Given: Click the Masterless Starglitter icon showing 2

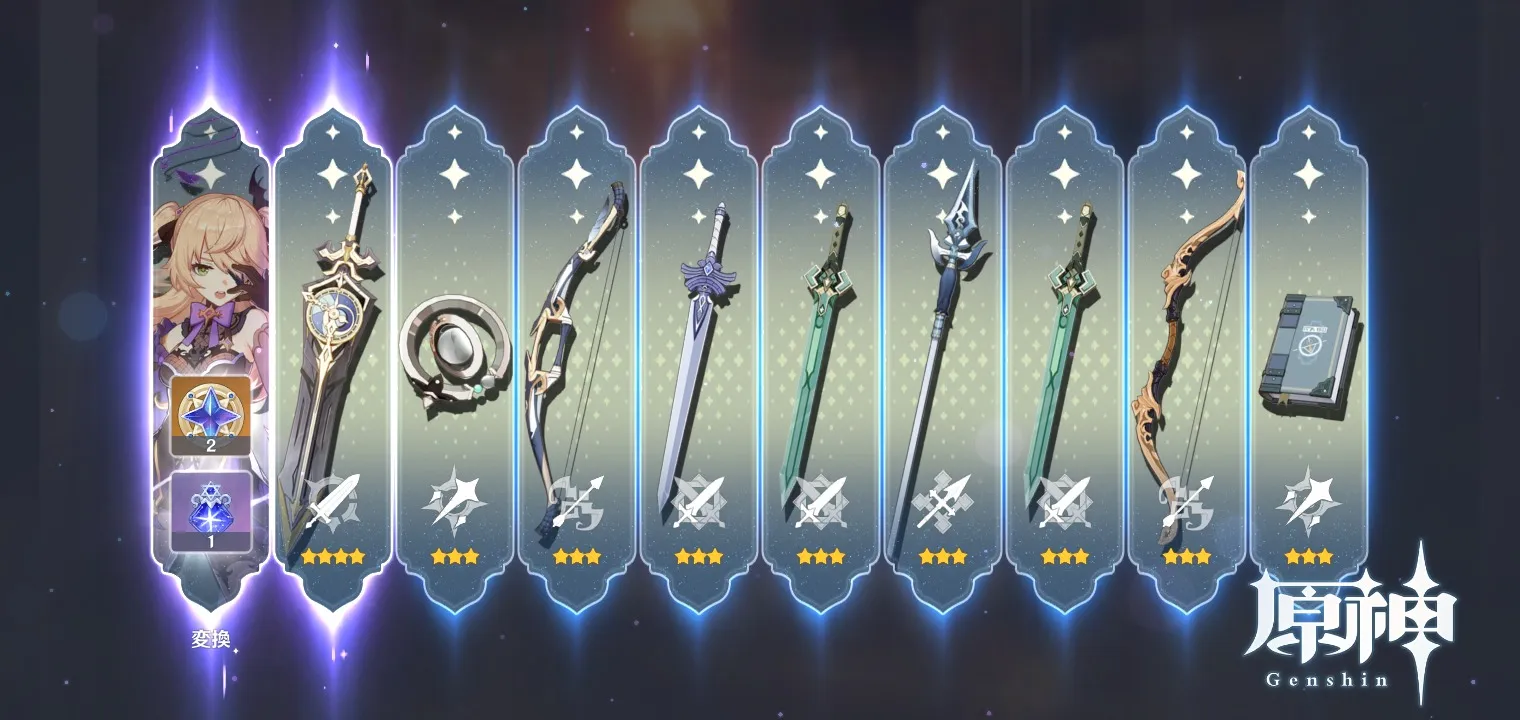Looking at the screenshot, I should point(210,416).
